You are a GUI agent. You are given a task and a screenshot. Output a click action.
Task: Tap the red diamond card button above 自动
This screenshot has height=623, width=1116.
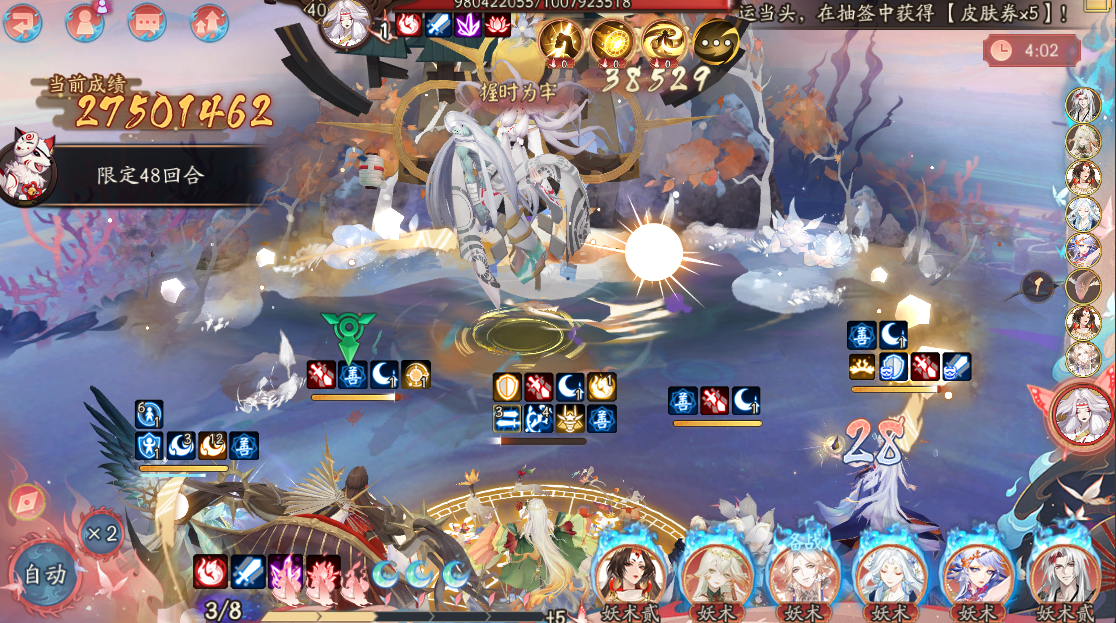26,501
